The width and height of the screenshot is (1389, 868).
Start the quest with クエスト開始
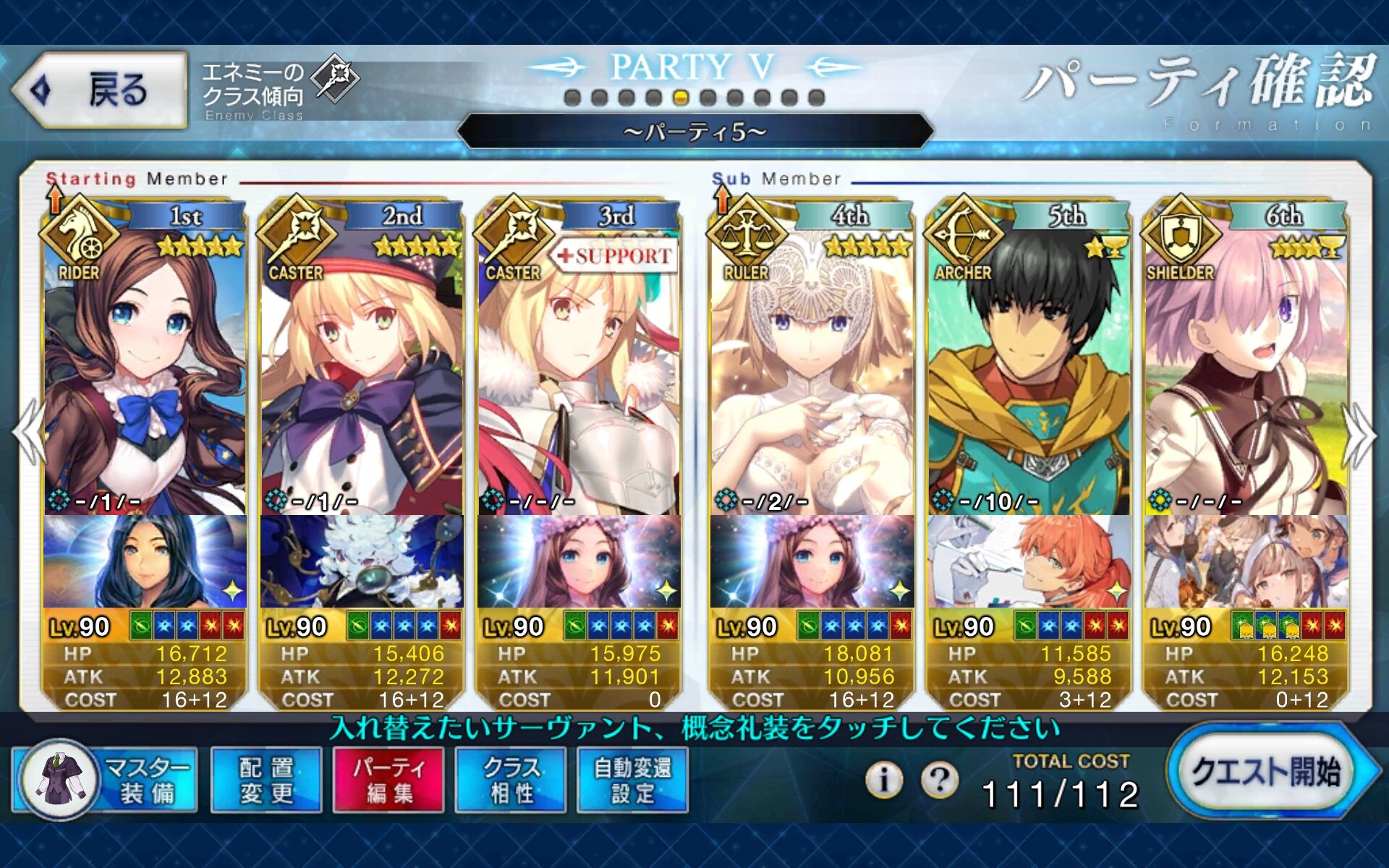(1267, 773)
